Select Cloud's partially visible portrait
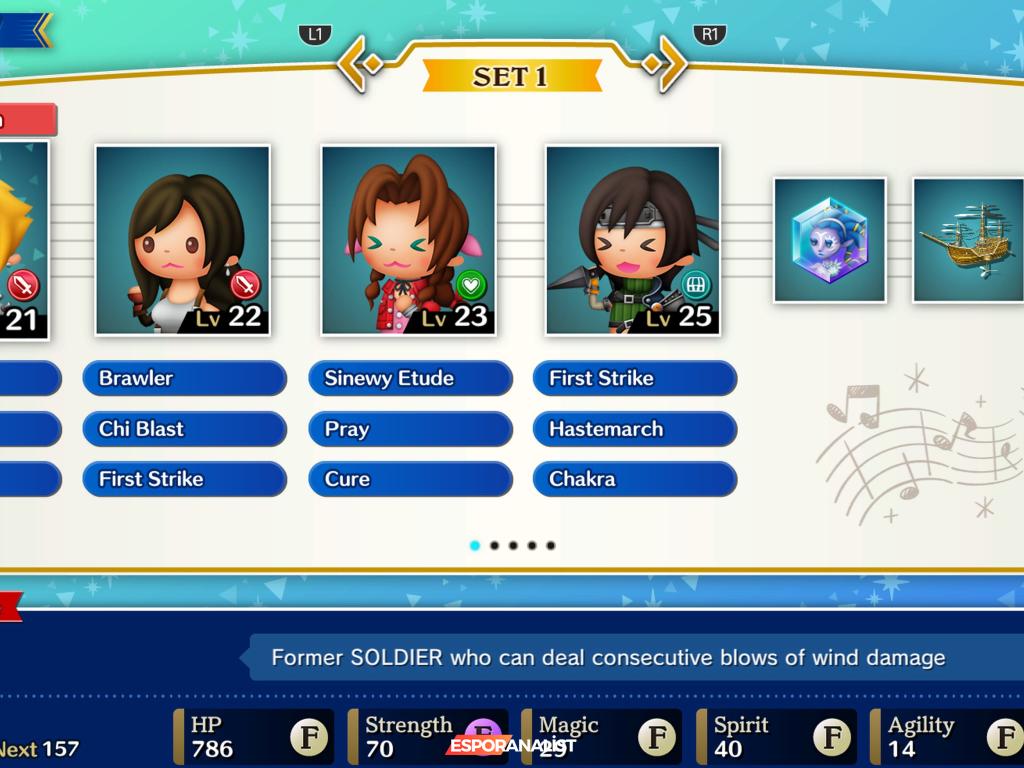 point(22,240)
